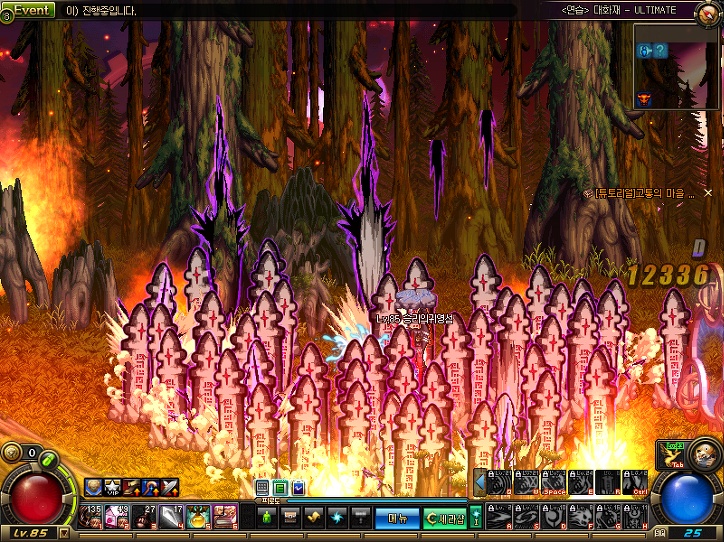Image resolution: width=724 pixels, height=542 pixels.
Task: Click the golden bird Tab skill icon
Action: (x=672, y=455)
